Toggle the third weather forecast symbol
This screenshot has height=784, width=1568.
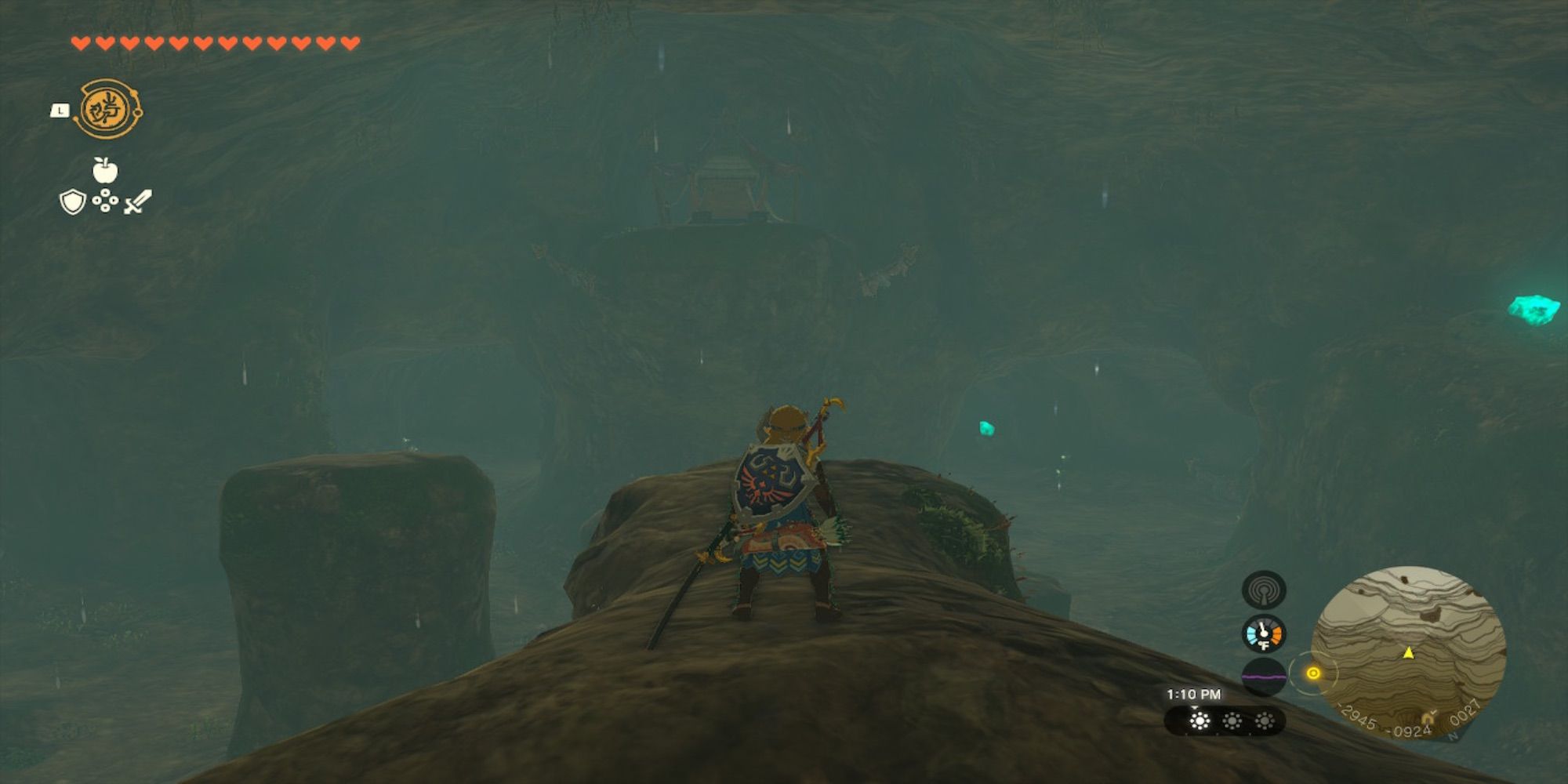coord(1265,720)
